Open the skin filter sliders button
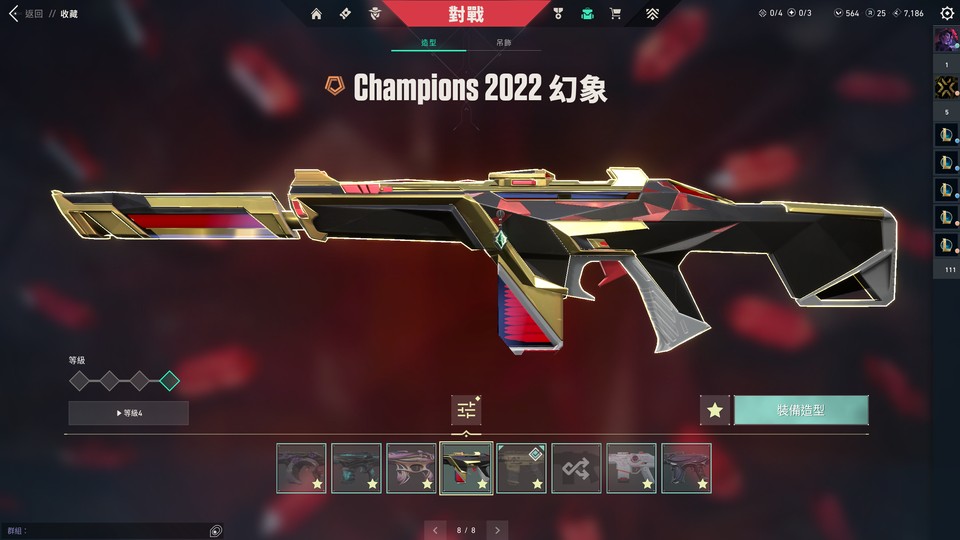 pyautogui.click(x=466, y=409)
